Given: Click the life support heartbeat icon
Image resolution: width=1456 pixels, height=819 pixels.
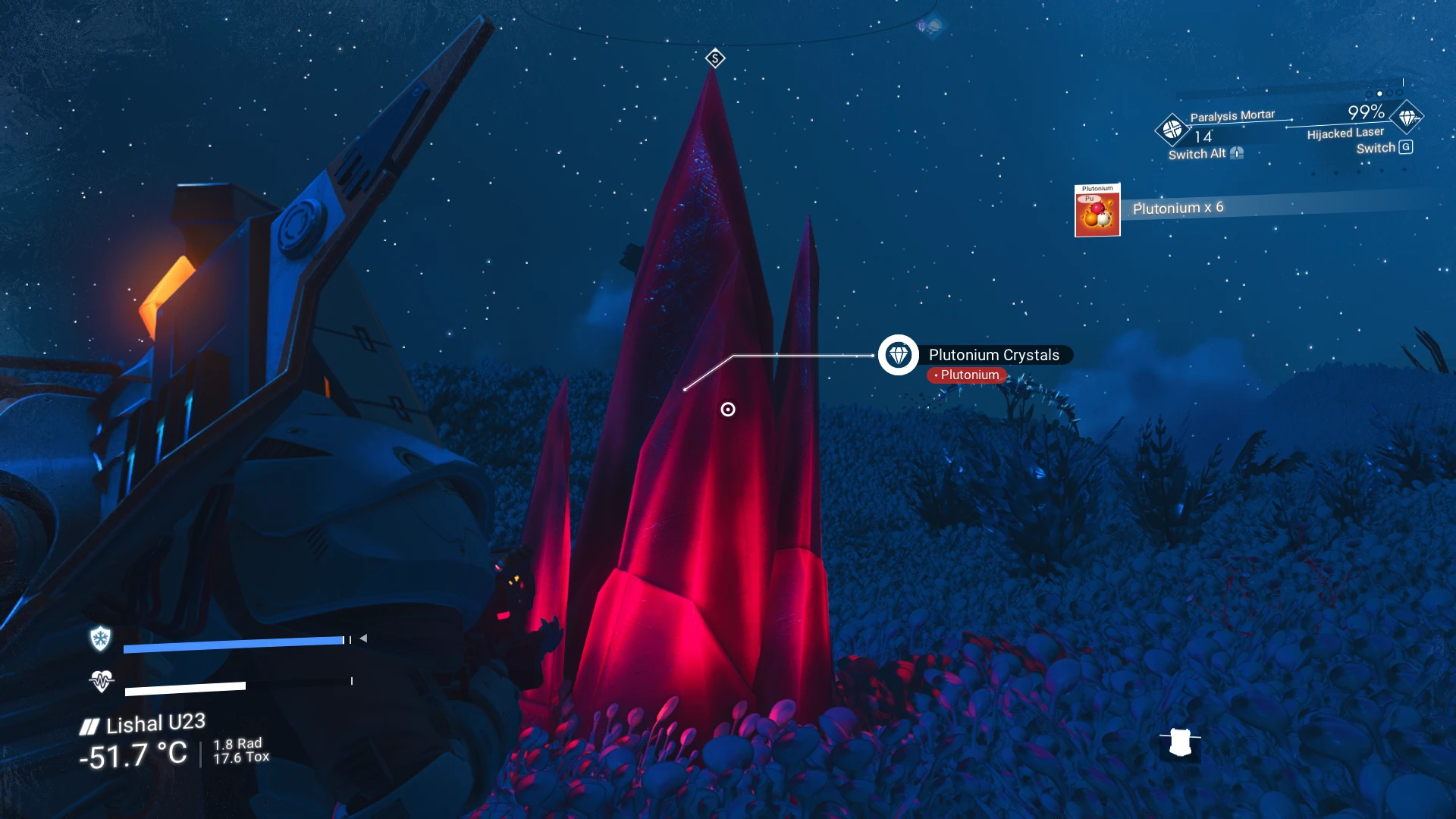Looking at the screenshot, I should 101,681.
